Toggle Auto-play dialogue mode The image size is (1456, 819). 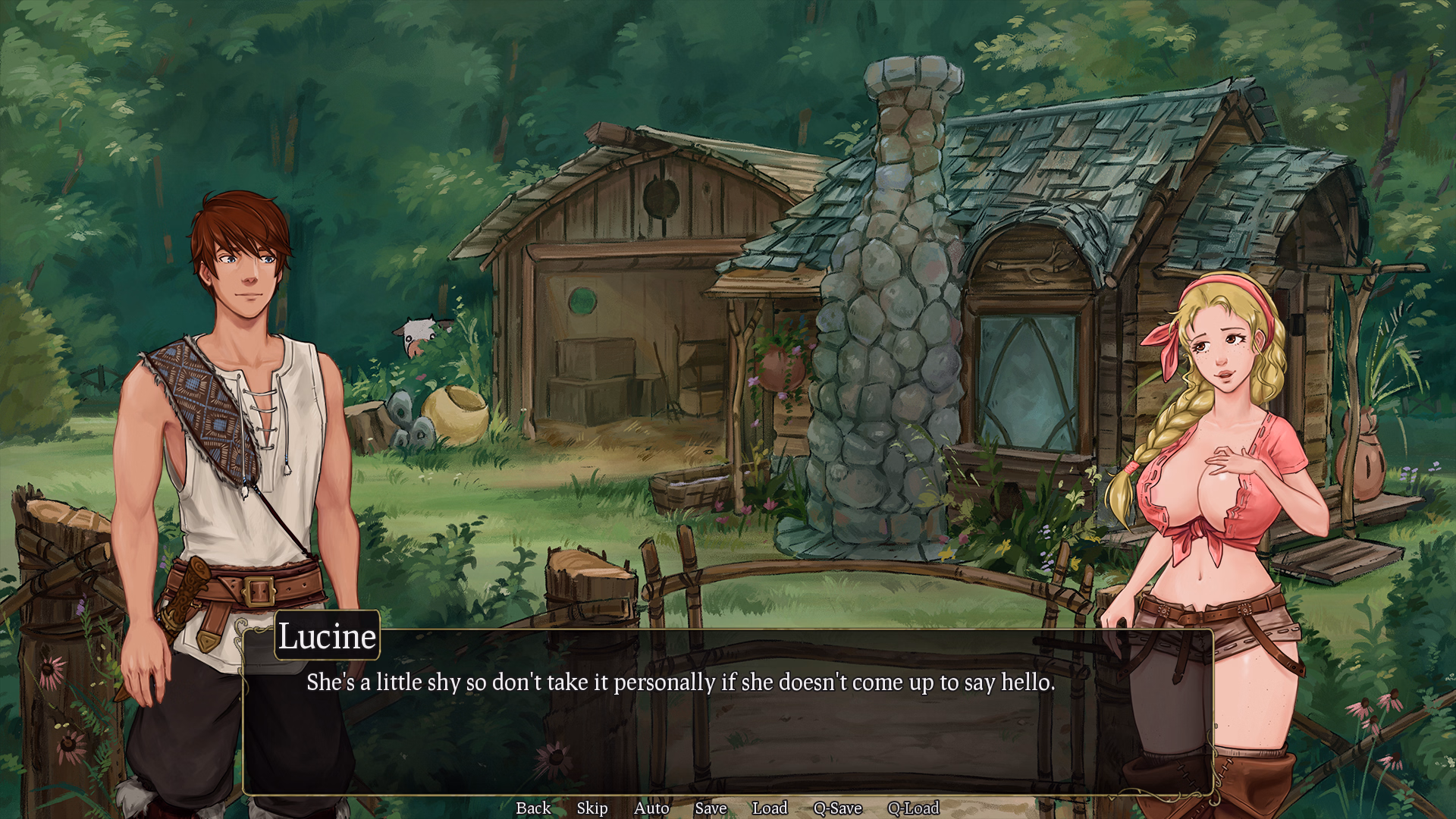pos(651,808)
